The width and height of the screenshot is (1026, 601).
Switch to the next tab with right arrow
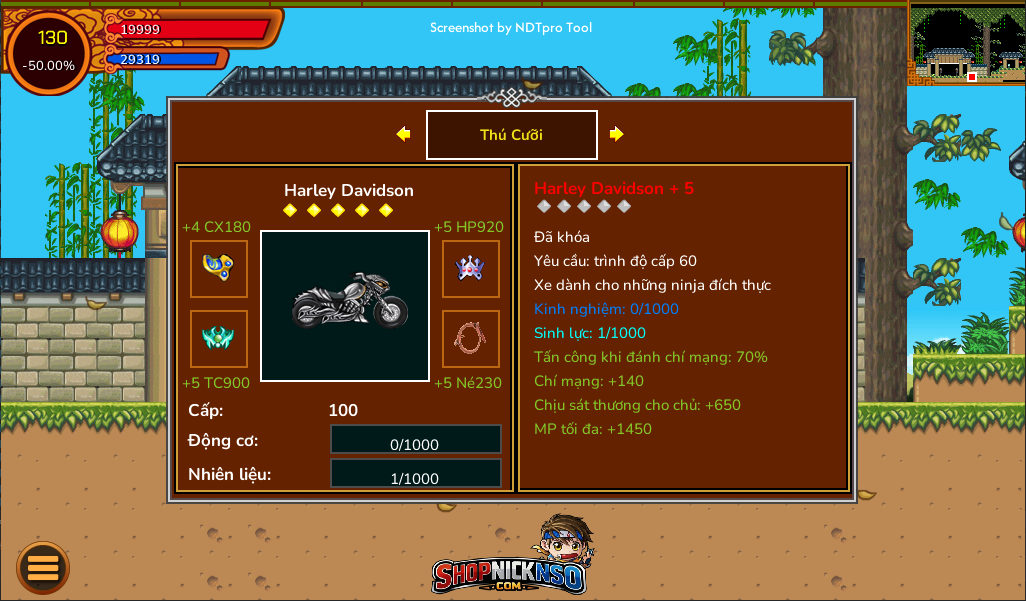[x=617, y=134]
